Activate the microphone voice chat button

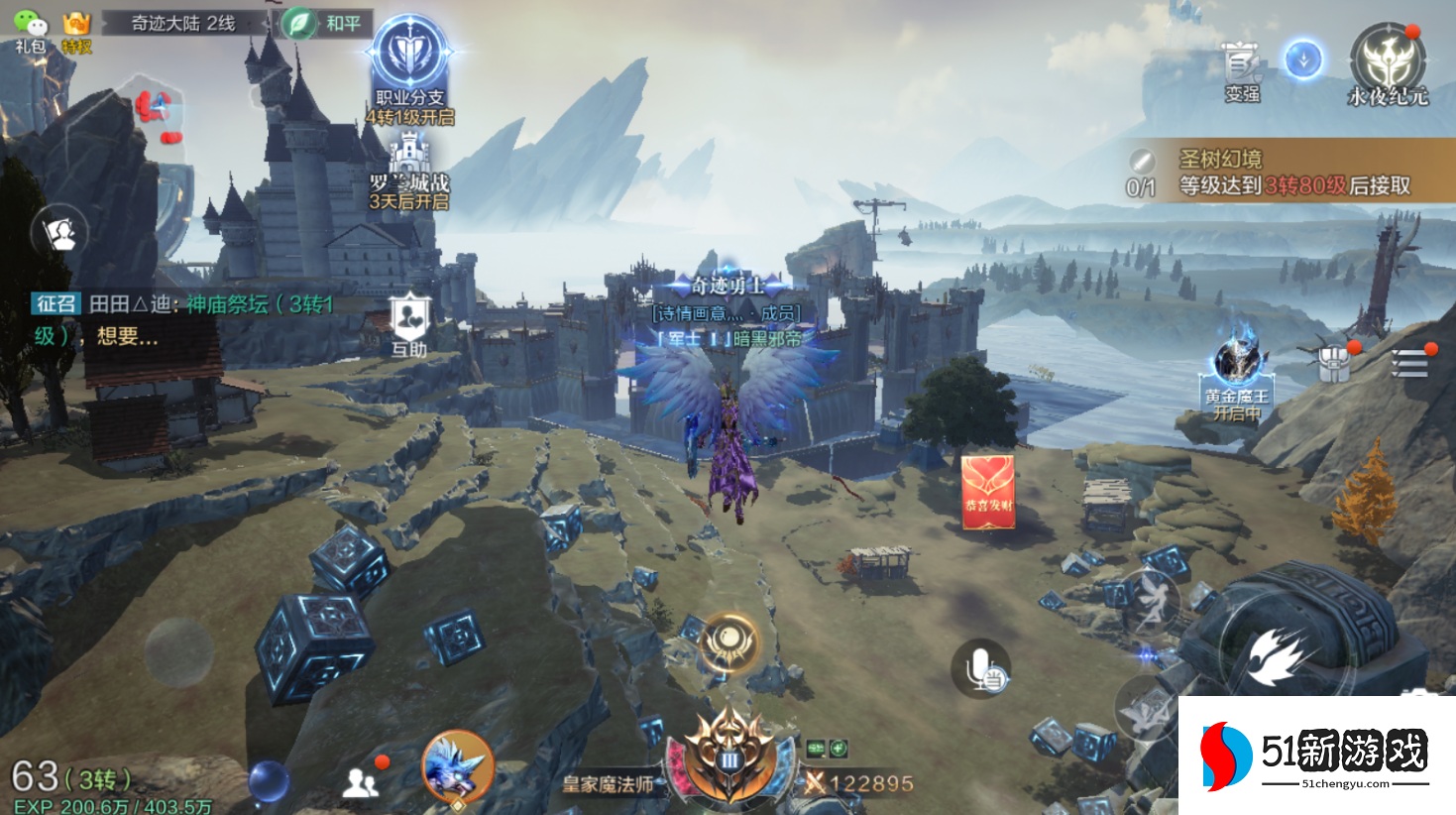pos(980,667)
